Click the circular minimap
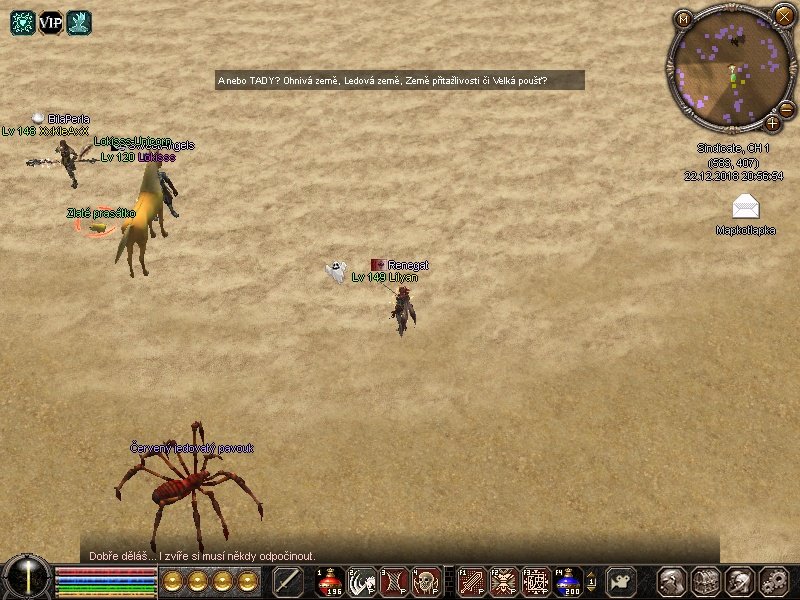The image size is (800, 600). (729, 67)
